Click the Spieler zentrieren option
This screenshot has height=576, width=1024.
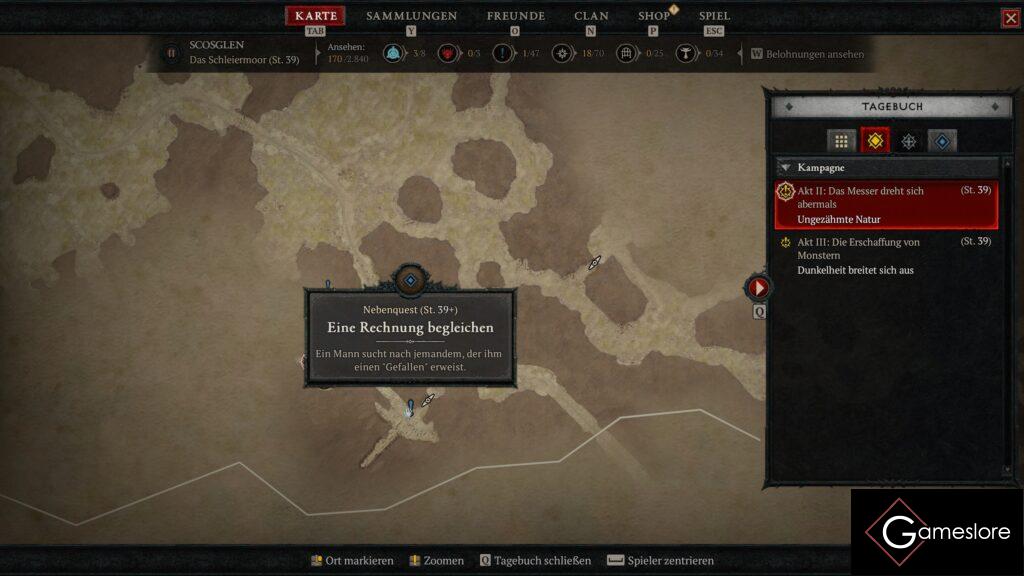pos(660,561)
